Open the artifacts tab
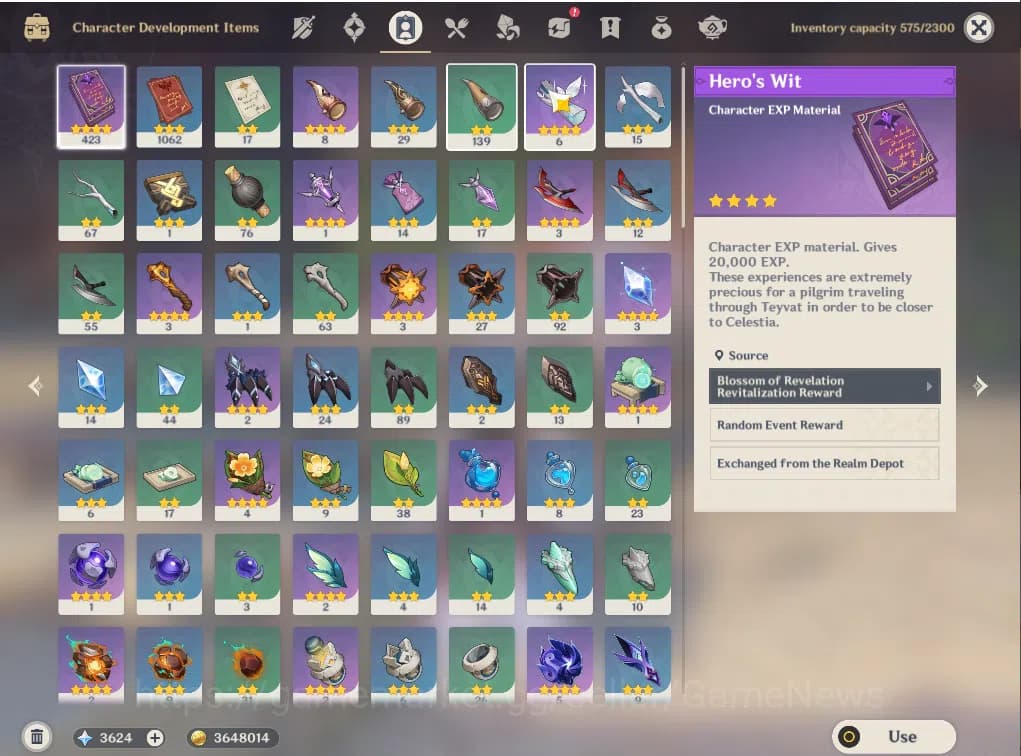1021x756 pixels. tap(355, 28)
